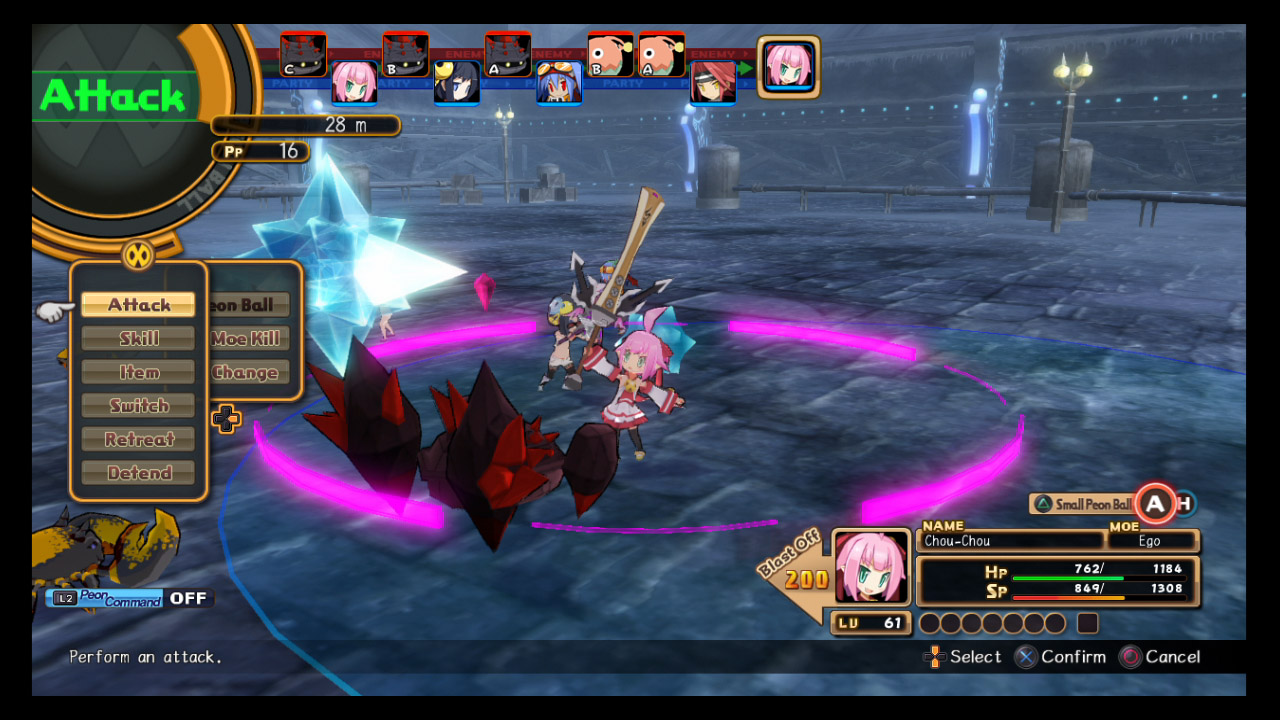
Task: Select the Defend command
Action: point(139,473)
